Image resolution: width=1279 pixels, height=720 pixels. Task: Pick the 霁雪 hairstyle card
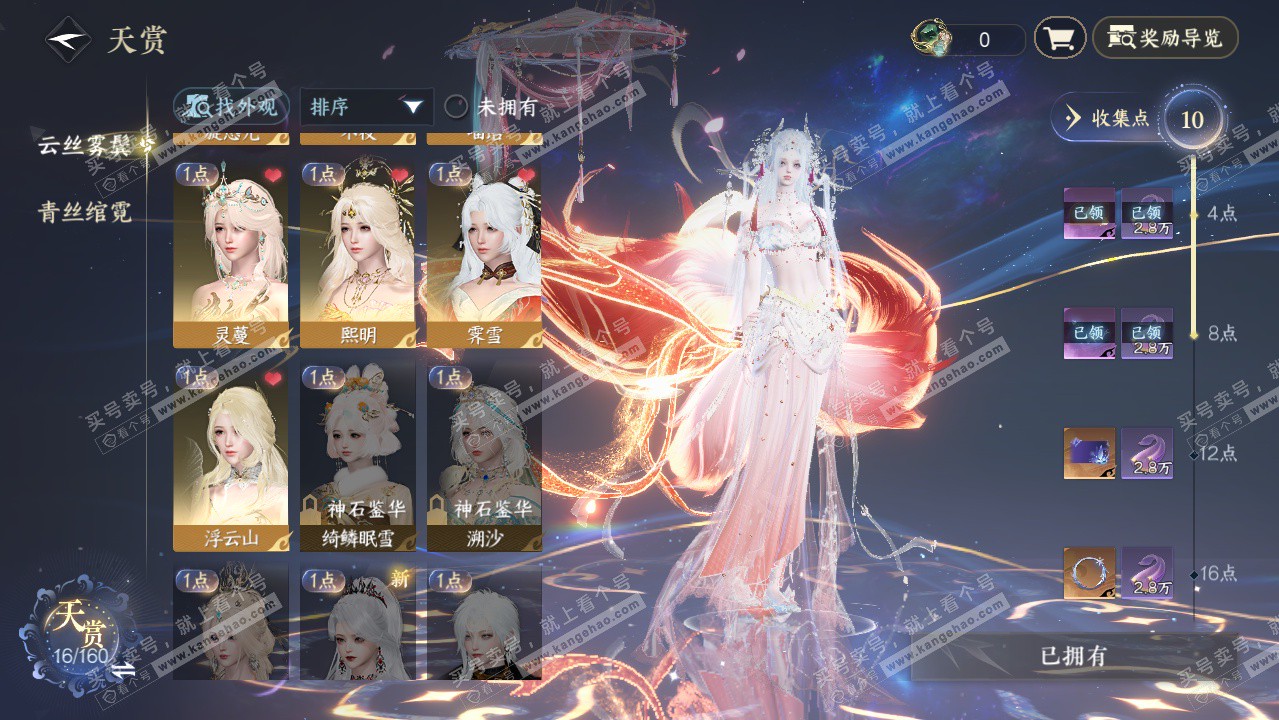click(x=484, y=255)
